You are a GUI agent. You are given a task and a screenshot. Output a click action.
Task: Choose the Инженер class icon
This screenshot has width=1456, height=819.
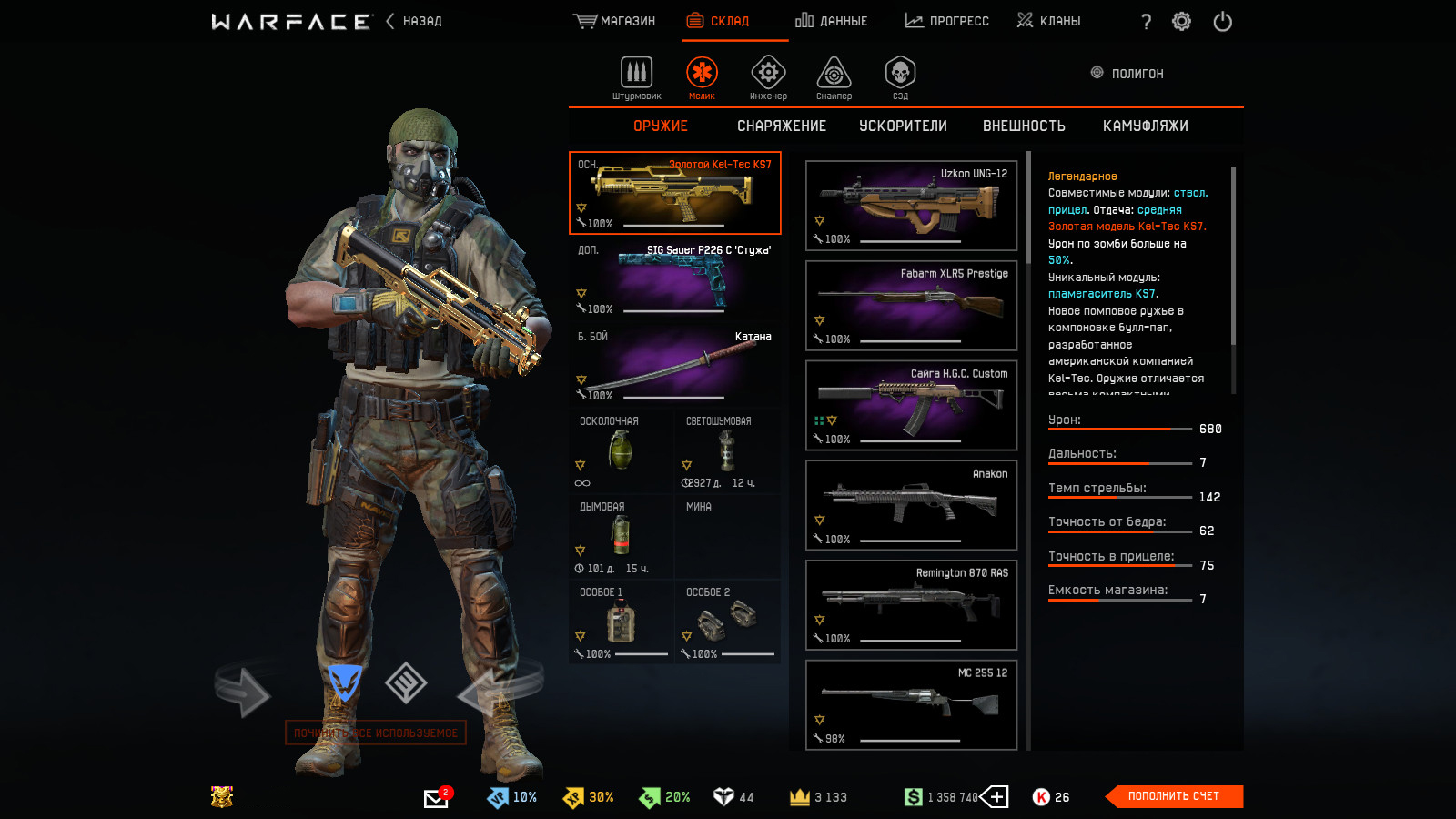pos(768,77)
